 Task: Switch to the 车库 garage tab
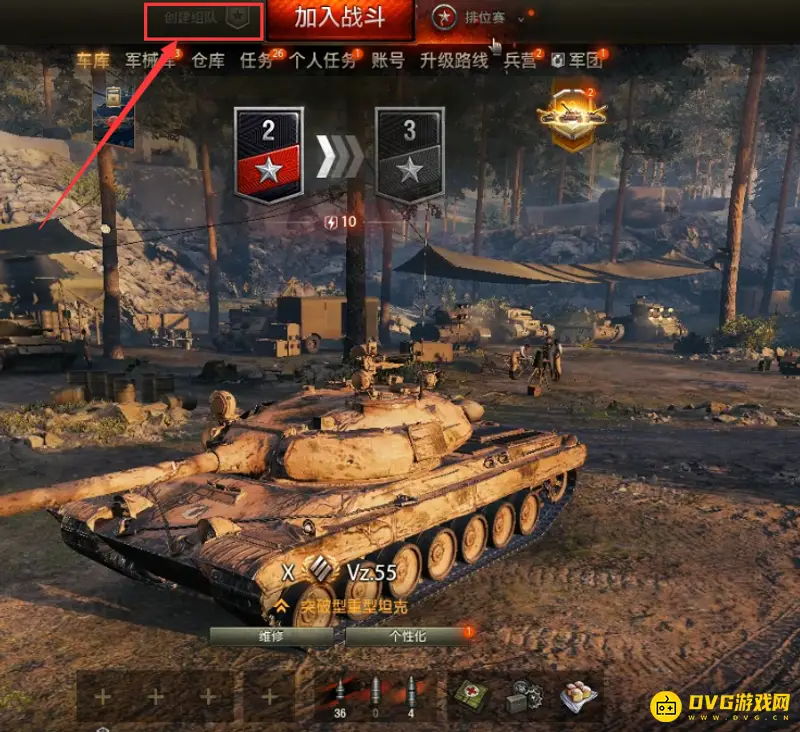(x=95, y=60)
